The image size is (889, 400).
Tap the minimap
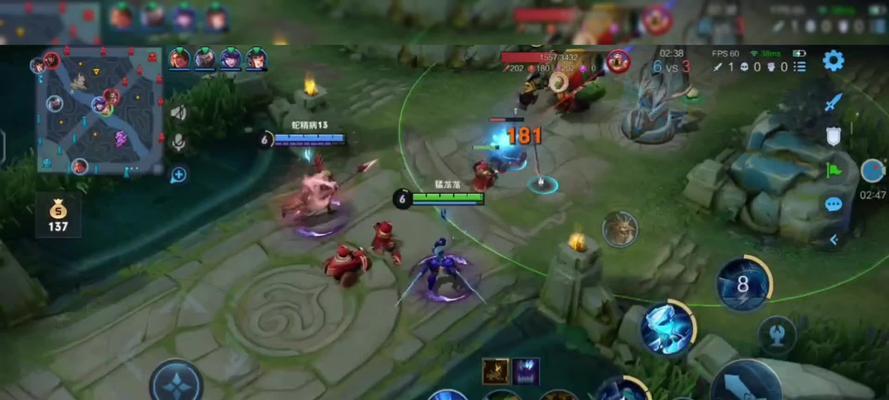(x=99, y=110)
